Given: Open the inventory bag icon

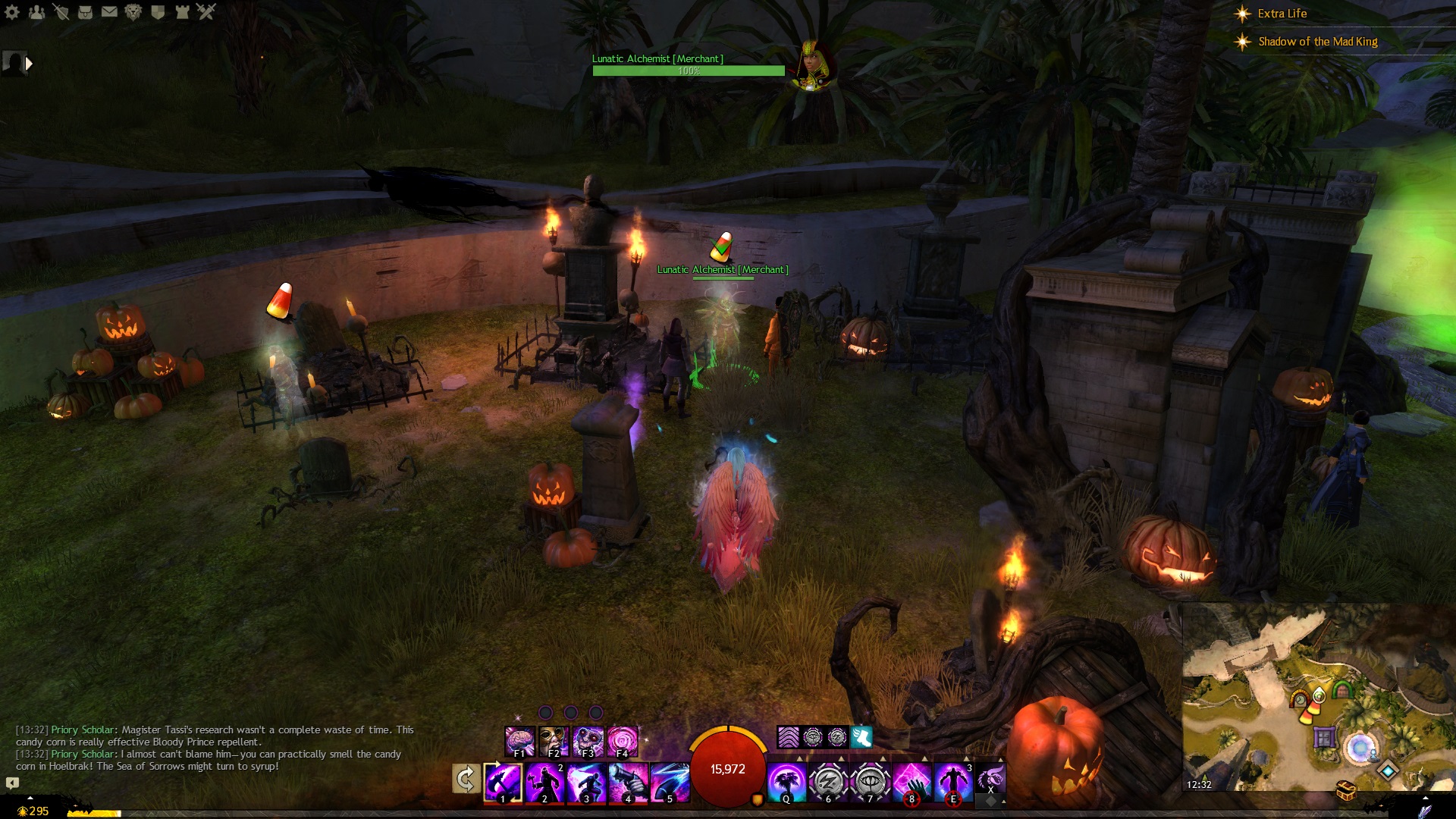Looking at the screenshot, I should 85,12.
